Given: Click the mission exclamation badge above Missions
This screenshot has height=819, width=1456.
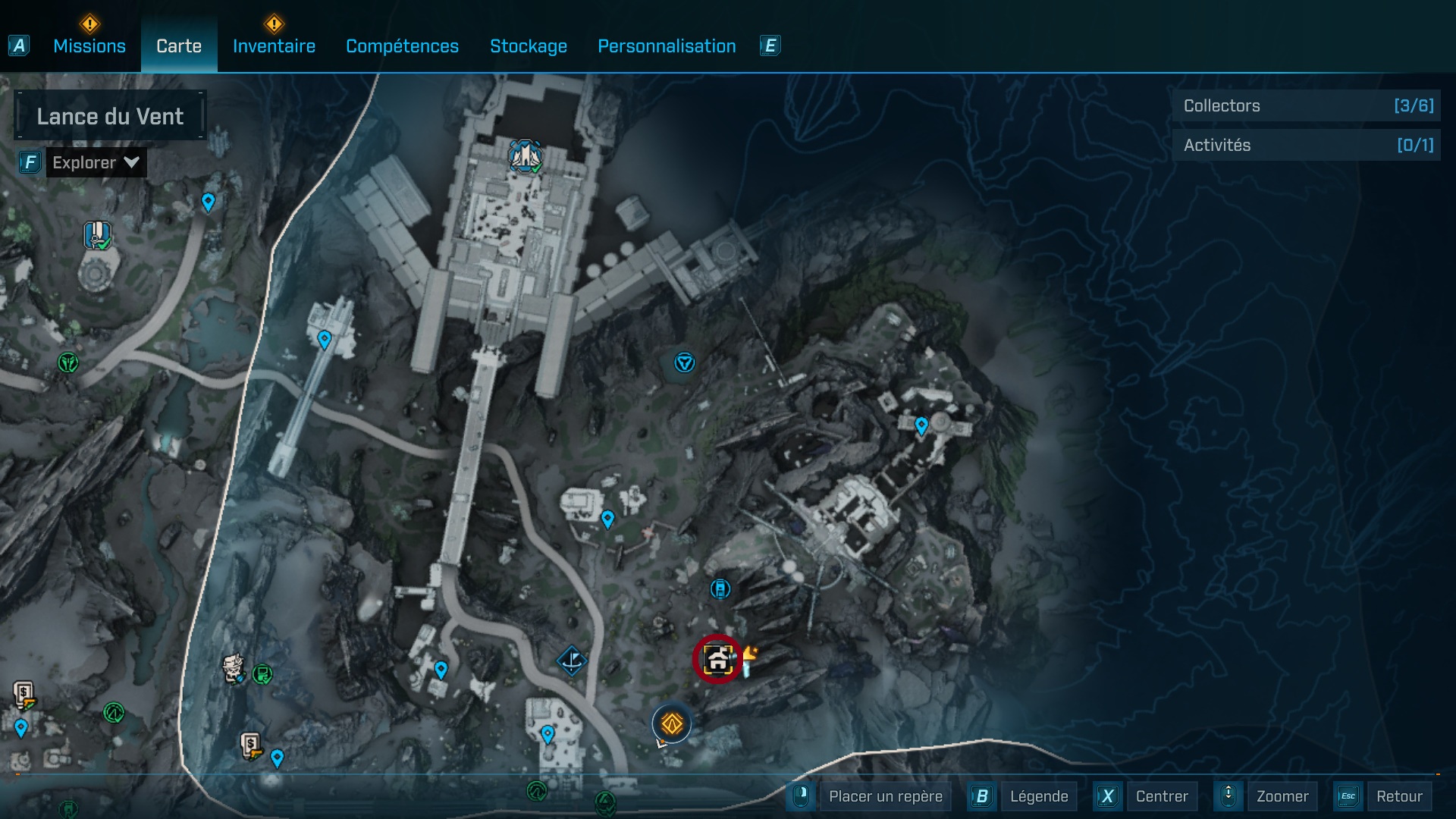Looking at the screenshot, I should [89, 25].
